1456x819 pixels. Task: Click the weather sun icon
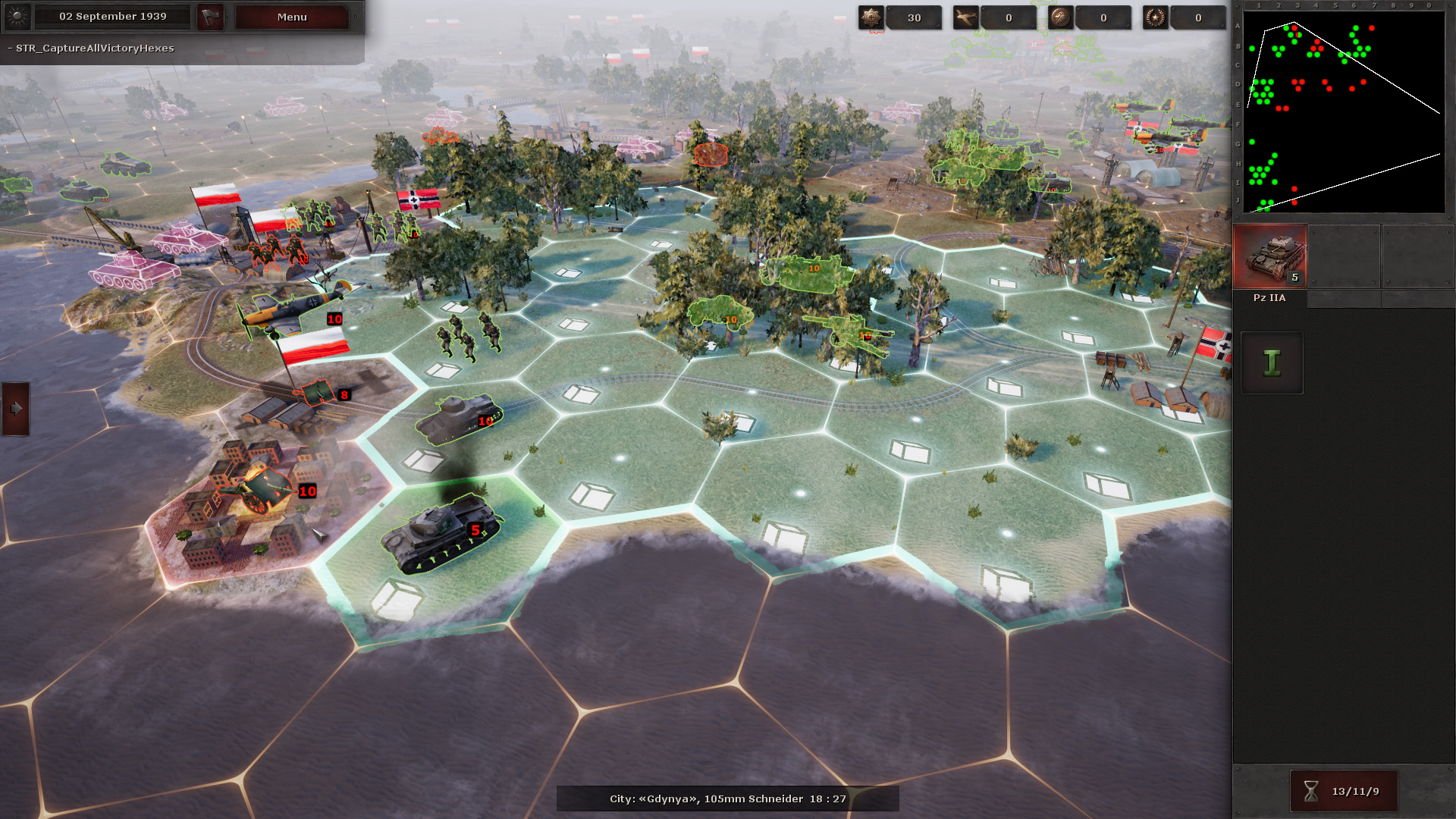point(17,17)
